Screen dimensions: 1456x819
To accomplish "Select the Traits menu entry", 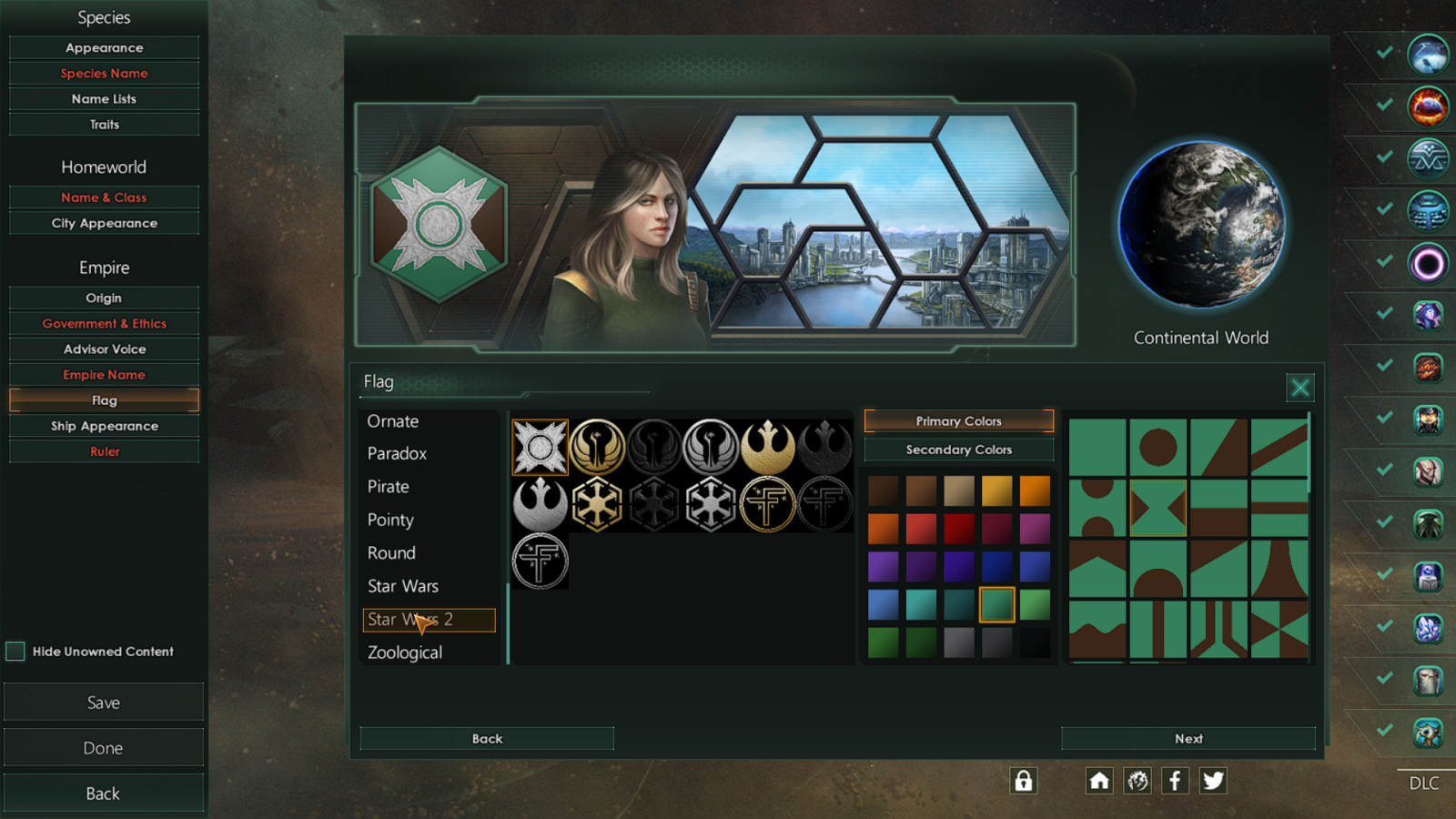I will [x=104, y=125].
